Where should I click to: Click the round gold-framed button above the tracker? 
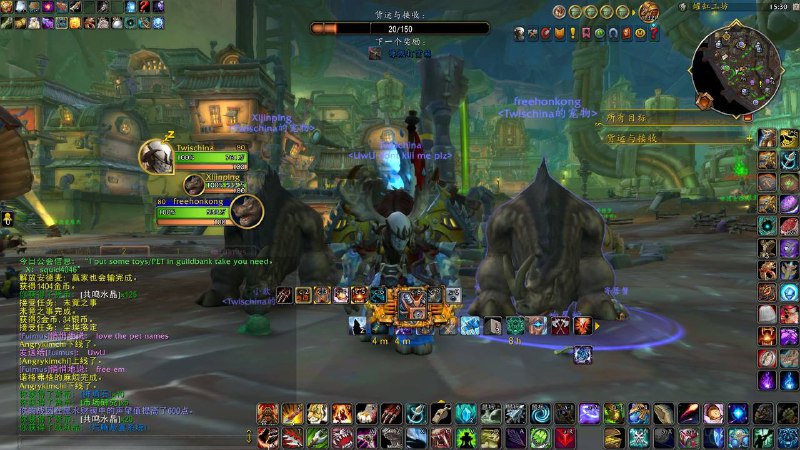coord(649,11)
